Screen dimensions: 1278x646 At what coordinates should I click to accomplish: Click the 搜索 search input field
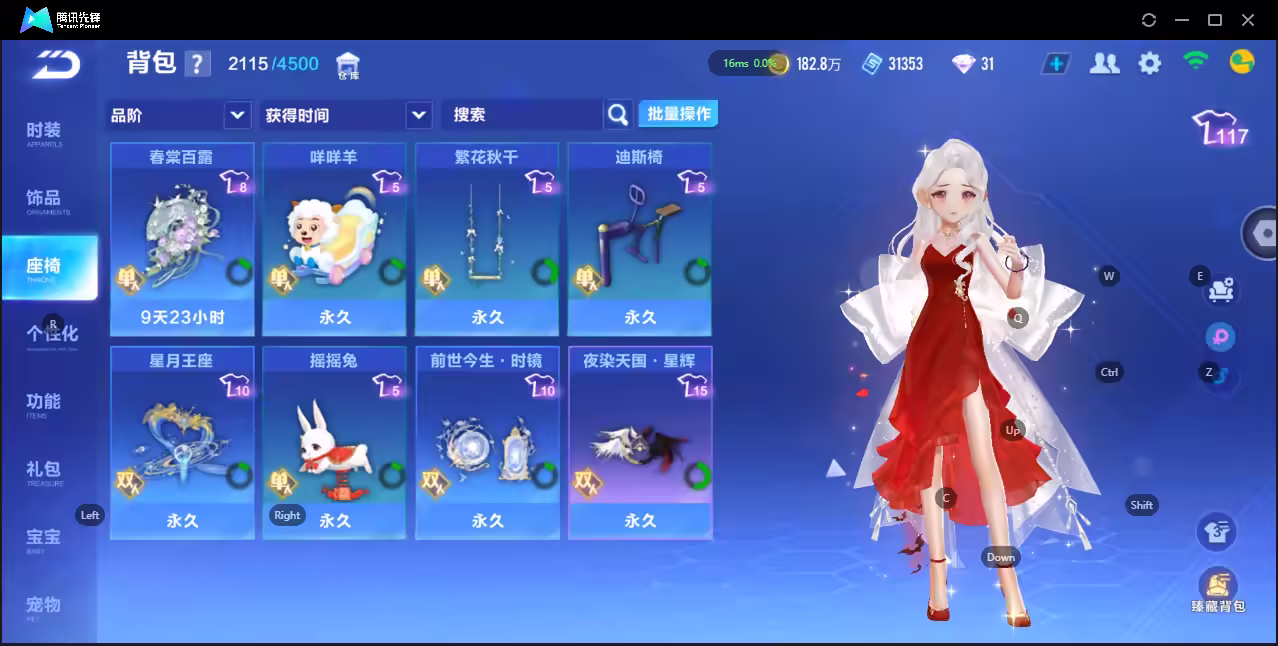tap(523, 115)
